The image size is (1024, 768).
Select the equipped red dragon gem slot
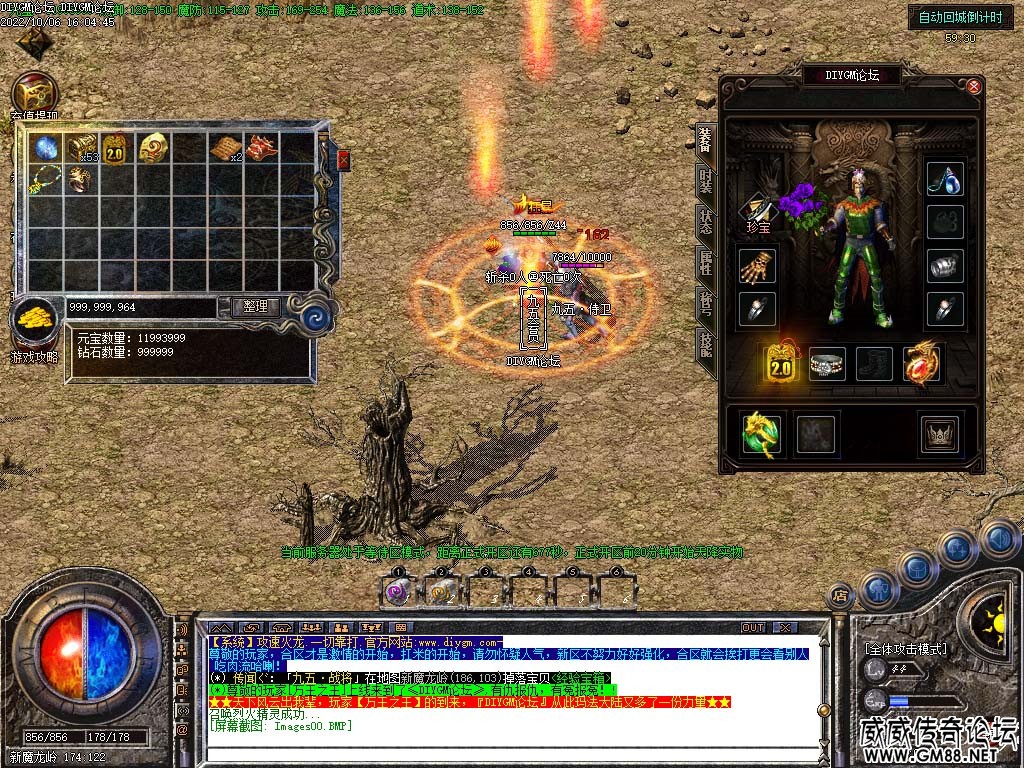(x=921, y=365)
